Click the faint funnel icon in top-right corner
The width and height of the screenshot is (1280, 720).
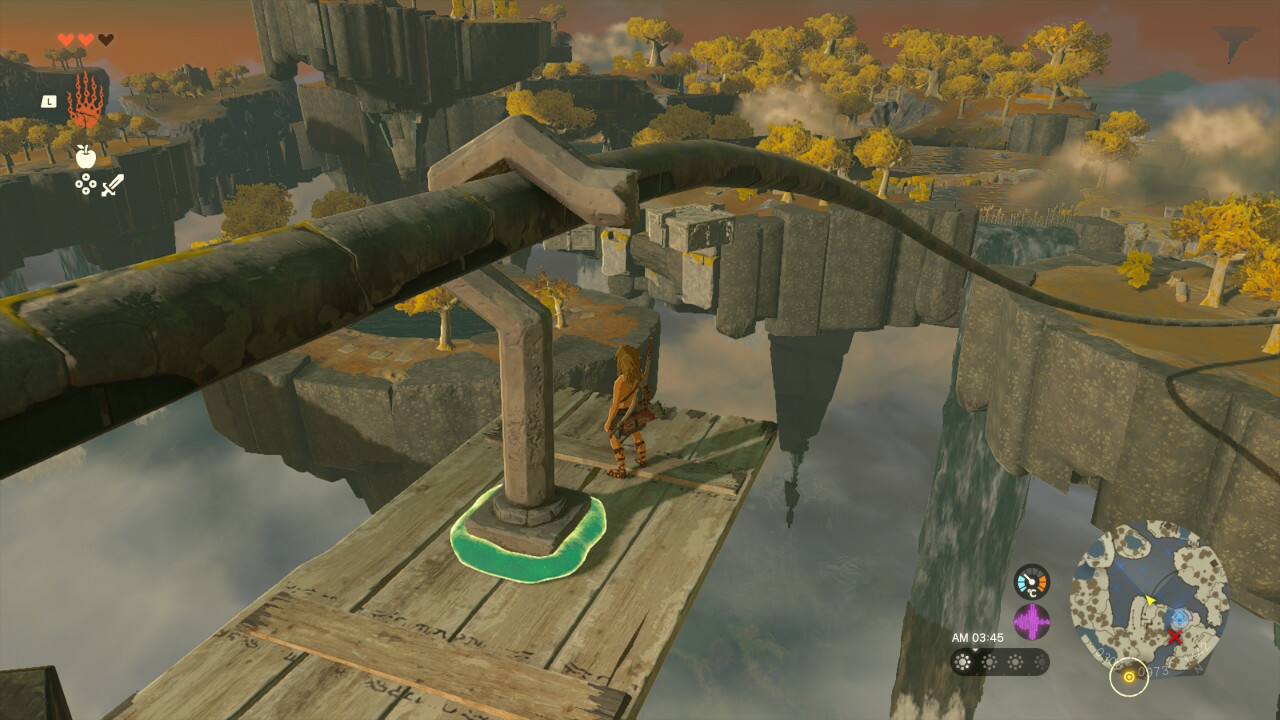click(x=1236, y=42)
